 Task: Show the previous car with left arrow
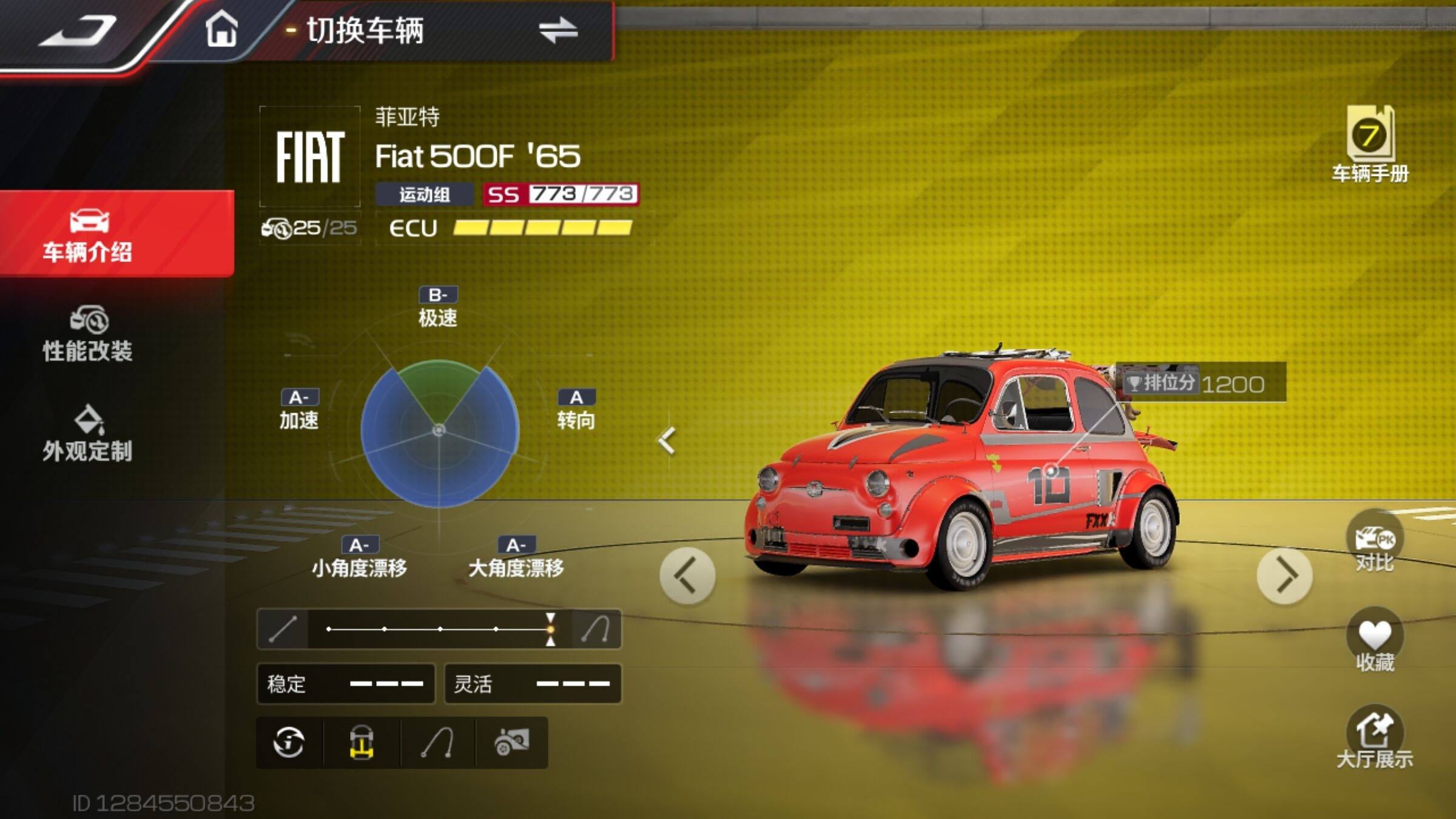pyautogui.click(x=687, y=576)
